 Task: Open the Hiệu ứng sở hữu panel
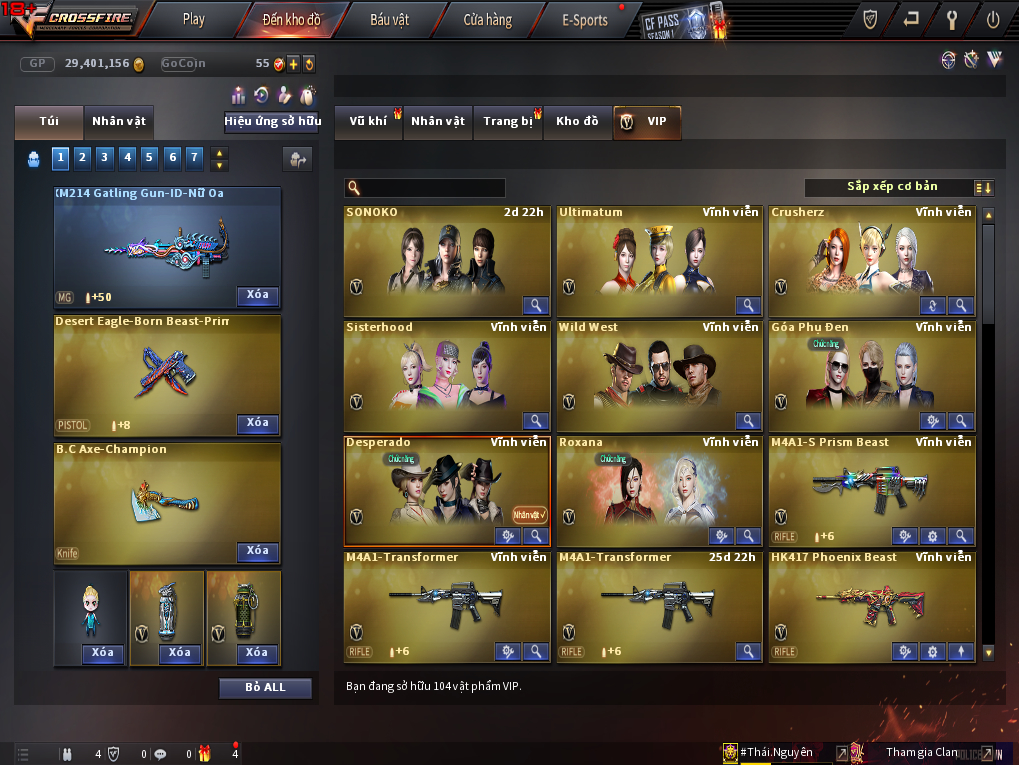(272, 122)
